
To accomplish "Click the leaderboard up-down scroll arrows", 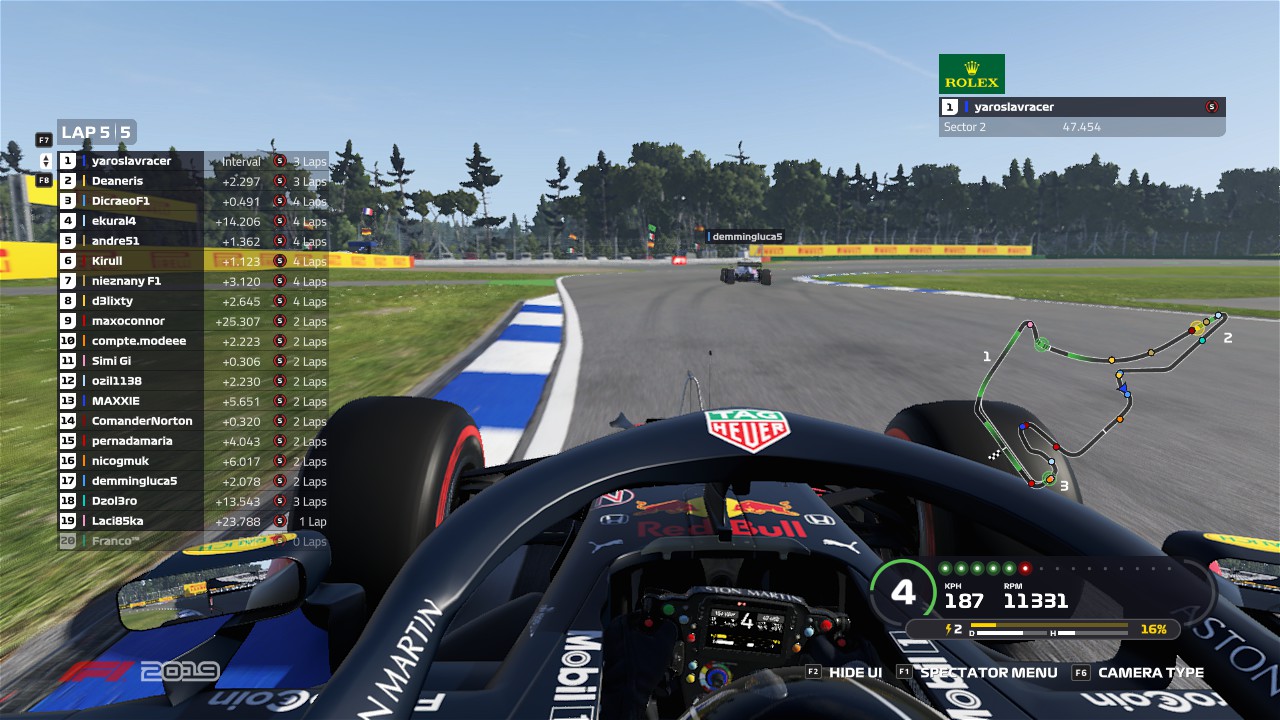I will point(45,161).
